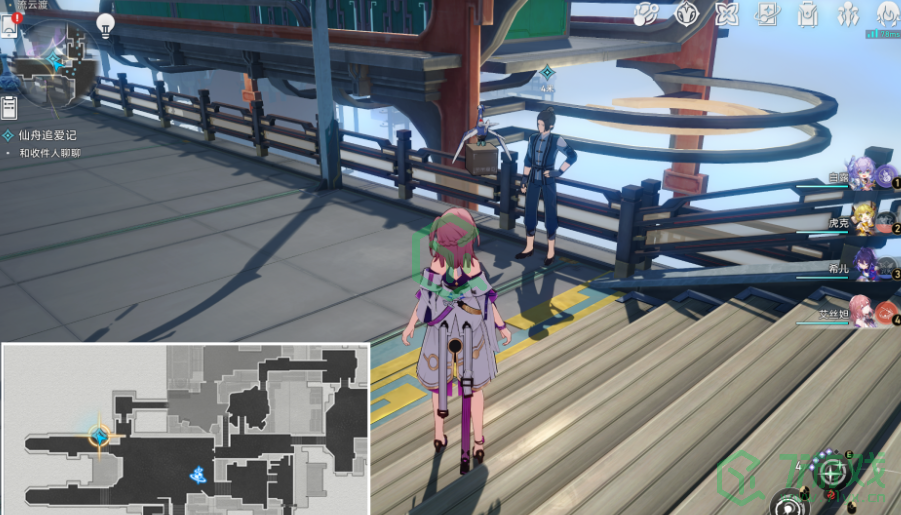Click the enlarged area map panel
The height and width of the screenshot is (515, 901).
point(185,428)
